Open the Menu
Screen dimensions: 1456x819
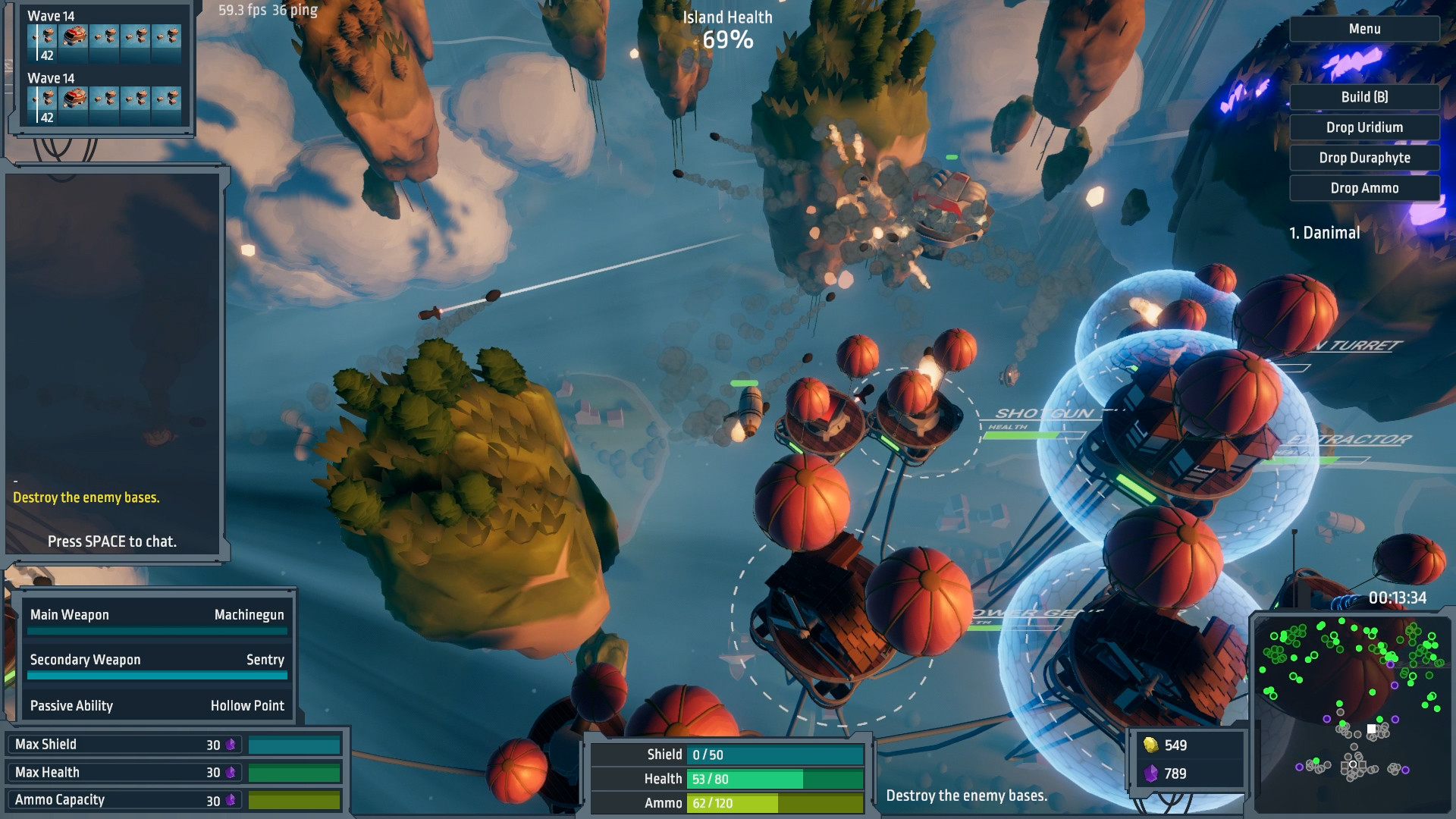[1363, 29]
